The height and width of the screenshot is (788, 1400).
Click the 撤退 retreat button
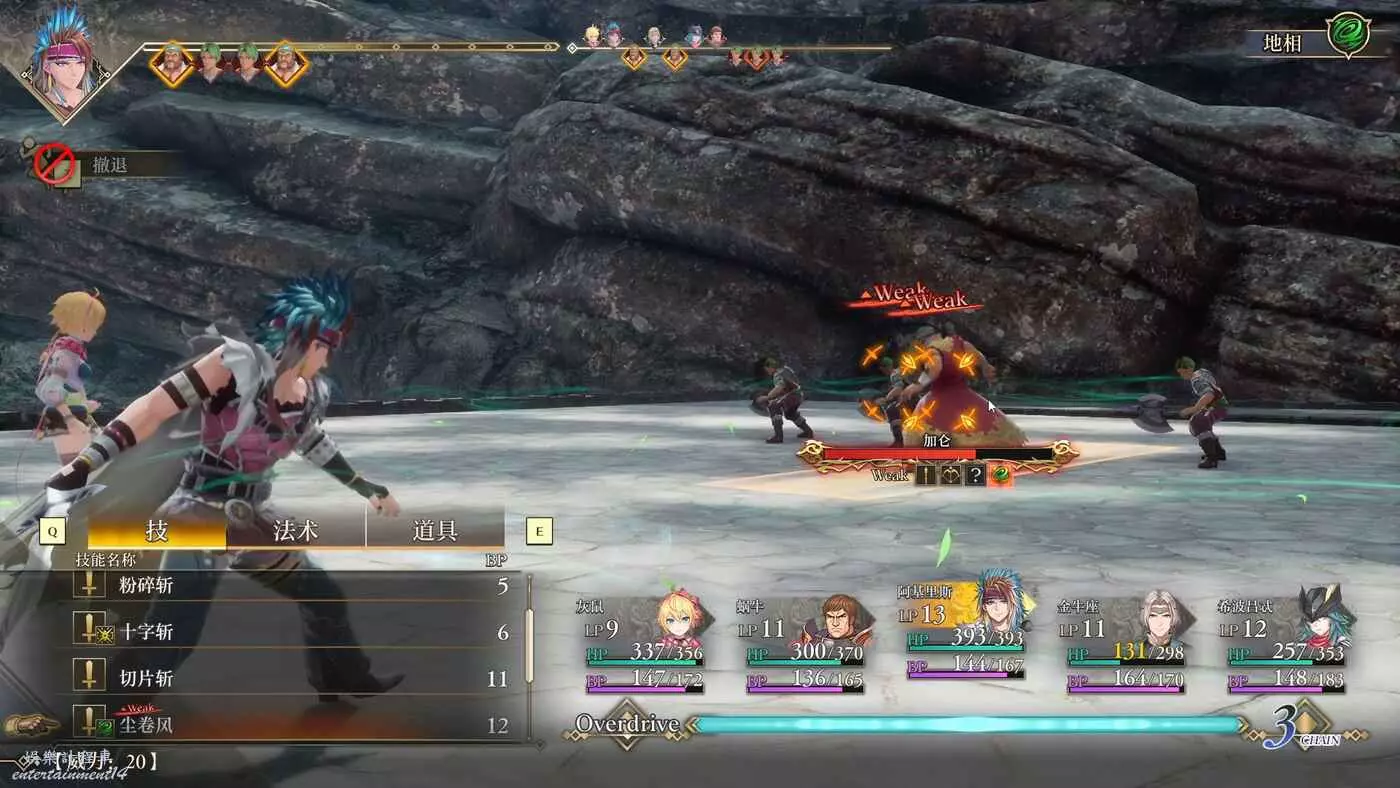click(x=108, y=165)
